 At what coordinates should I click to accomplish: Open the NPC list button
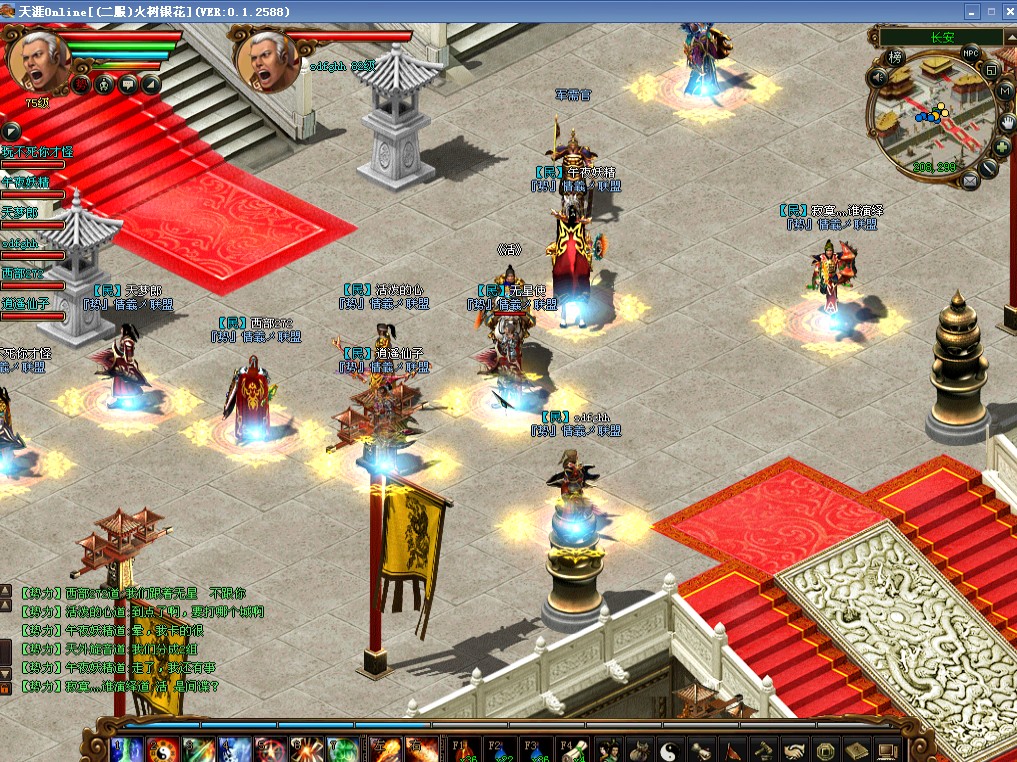[970, 53]
